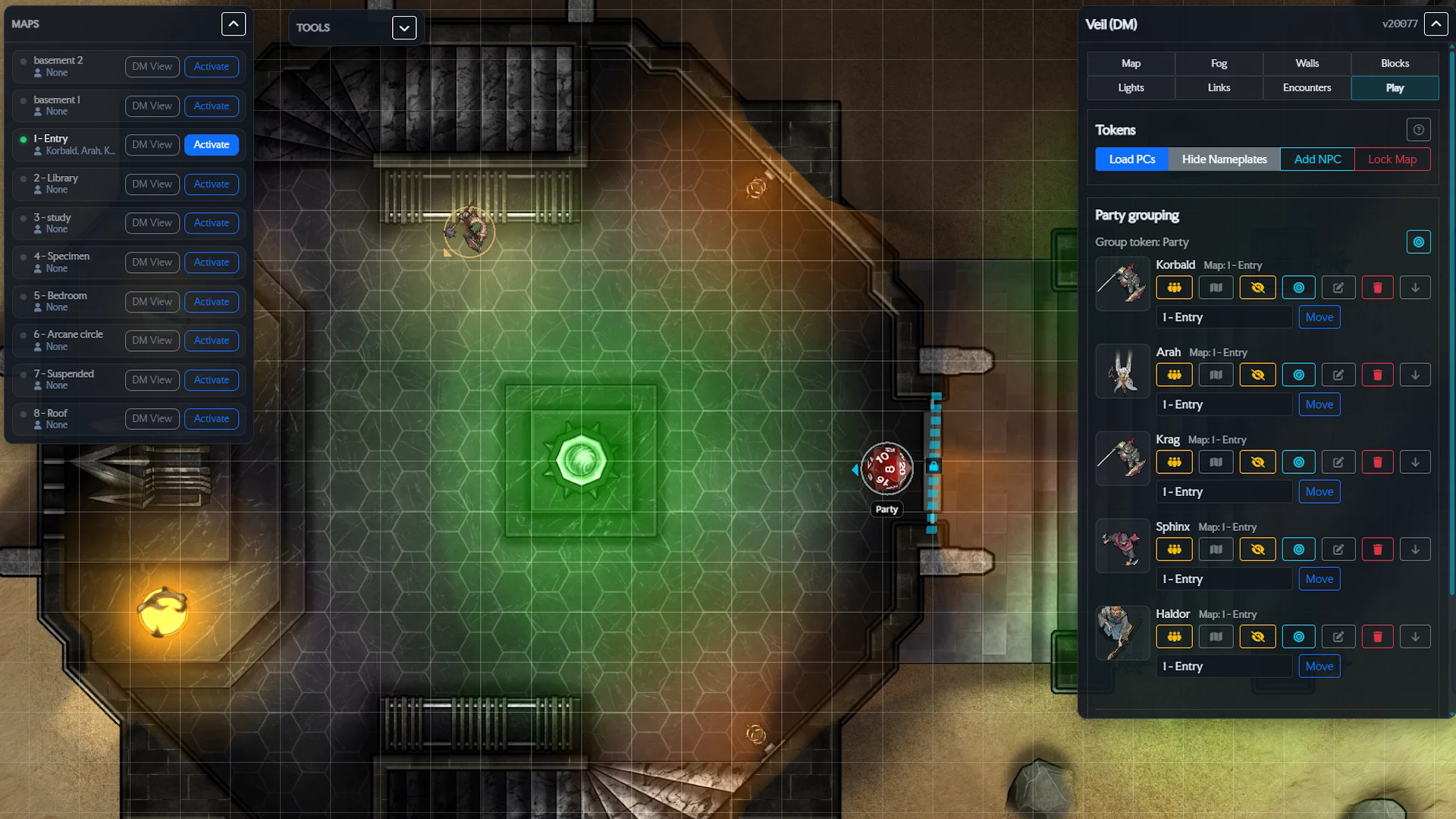The width and height of the screenshot is (1456, 819).
Task: Click Add NPC to create a token
Action: coord(1317,159)
